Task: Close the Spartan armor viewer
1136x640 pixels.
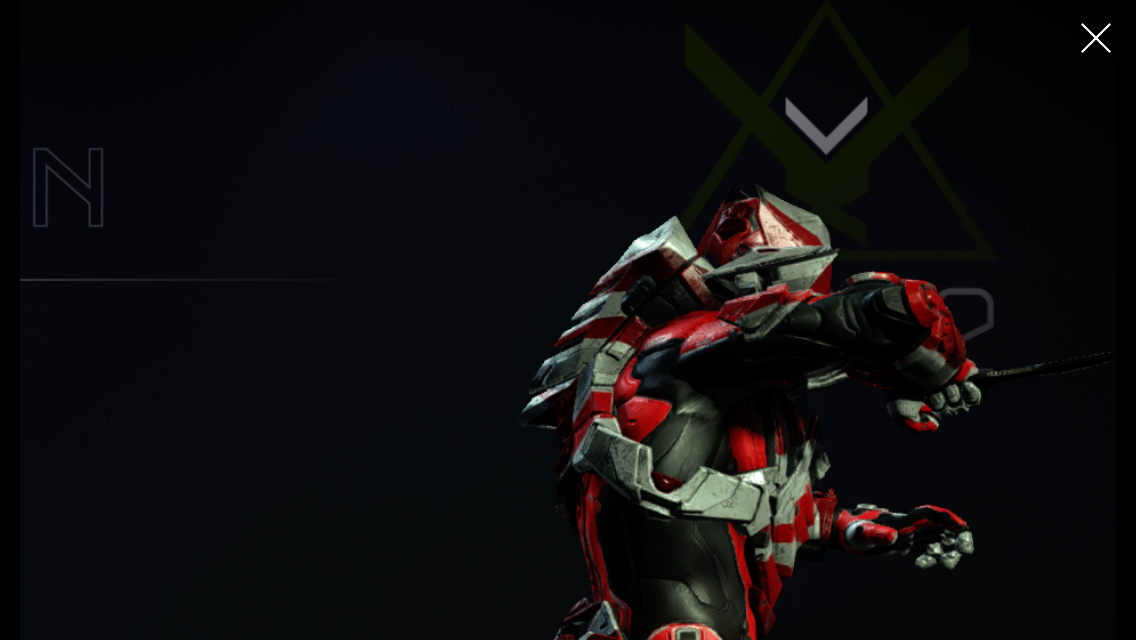Action: [1095, 38]
